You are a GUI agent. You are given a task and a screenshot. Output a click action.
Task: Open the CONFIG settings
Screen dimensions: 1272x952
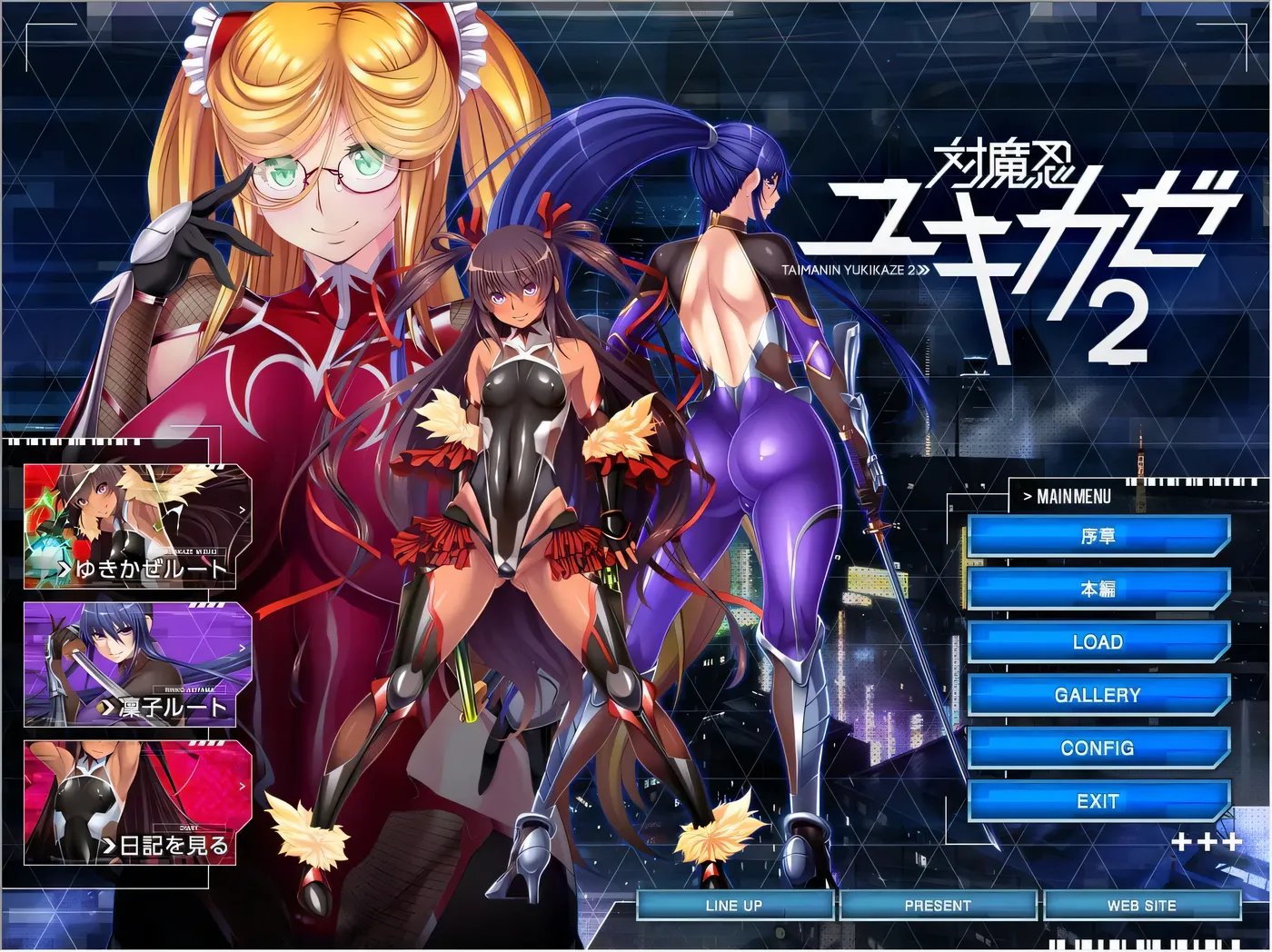click(x=1099, y=748)
